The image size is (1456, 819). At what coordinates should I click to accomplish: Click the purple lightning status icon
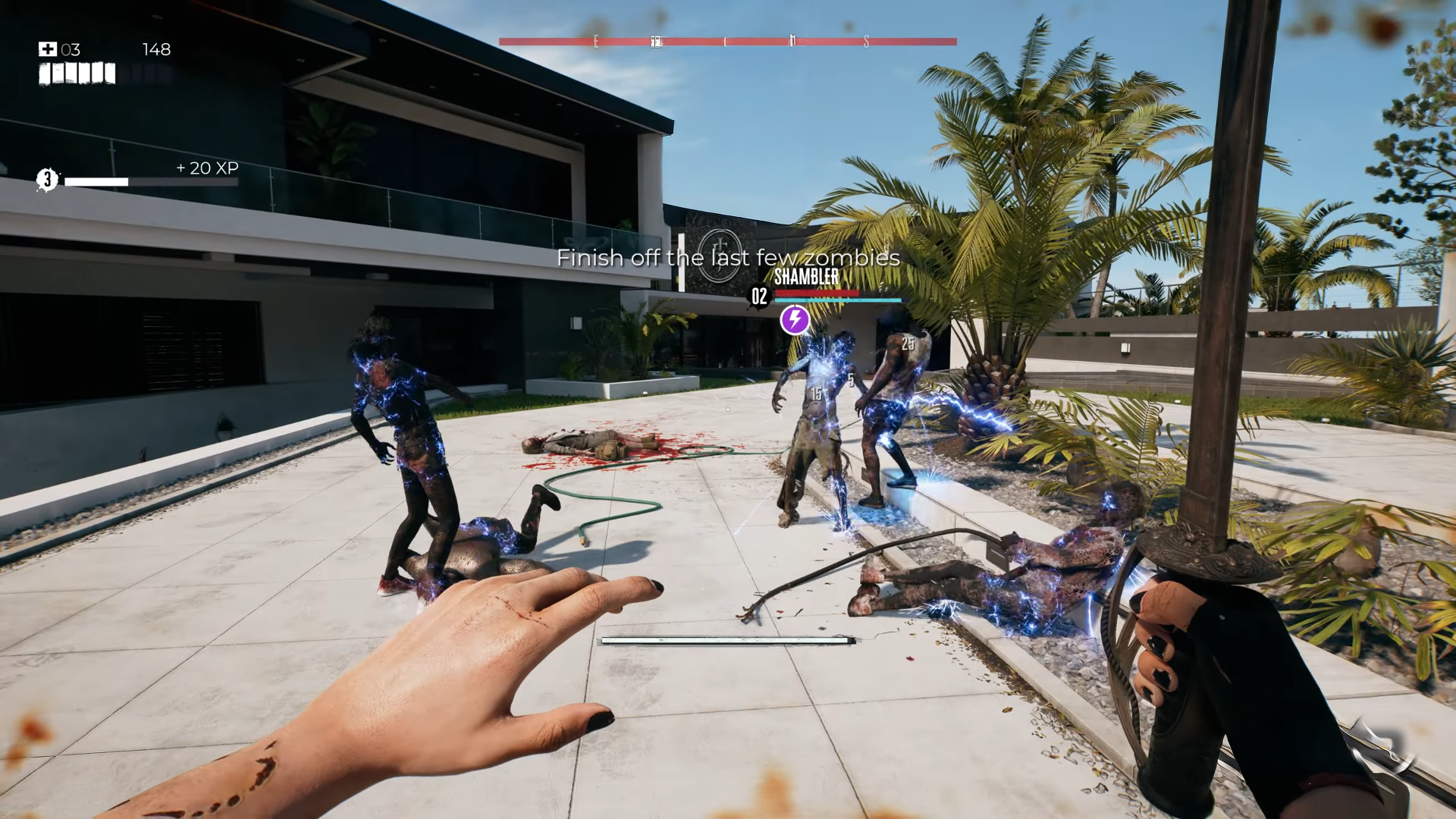795,319
